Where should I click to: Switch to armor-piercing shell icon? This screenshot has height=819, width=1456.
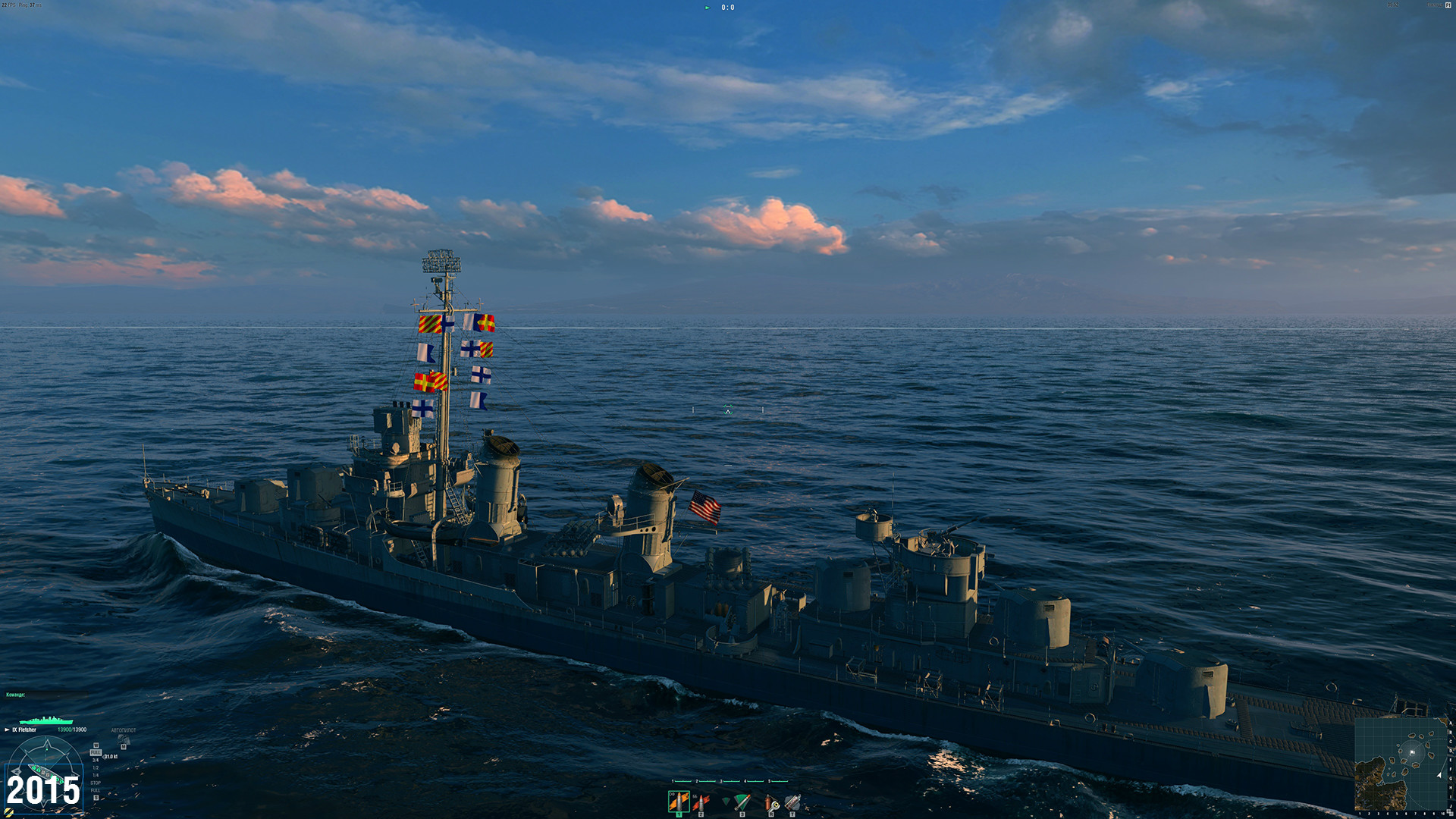(x=700, y=802)
